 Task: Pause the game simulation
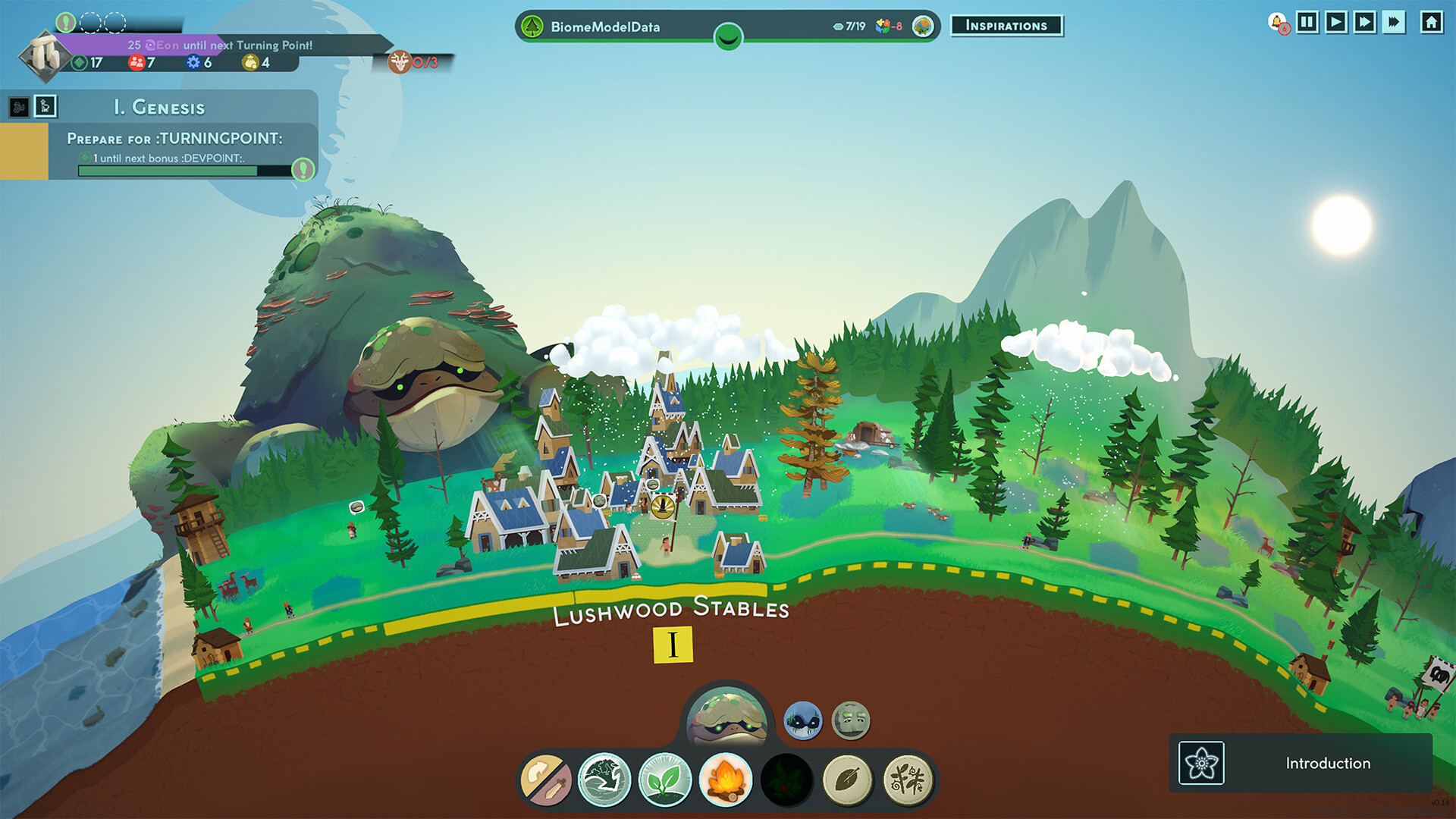pos(1307,22)
